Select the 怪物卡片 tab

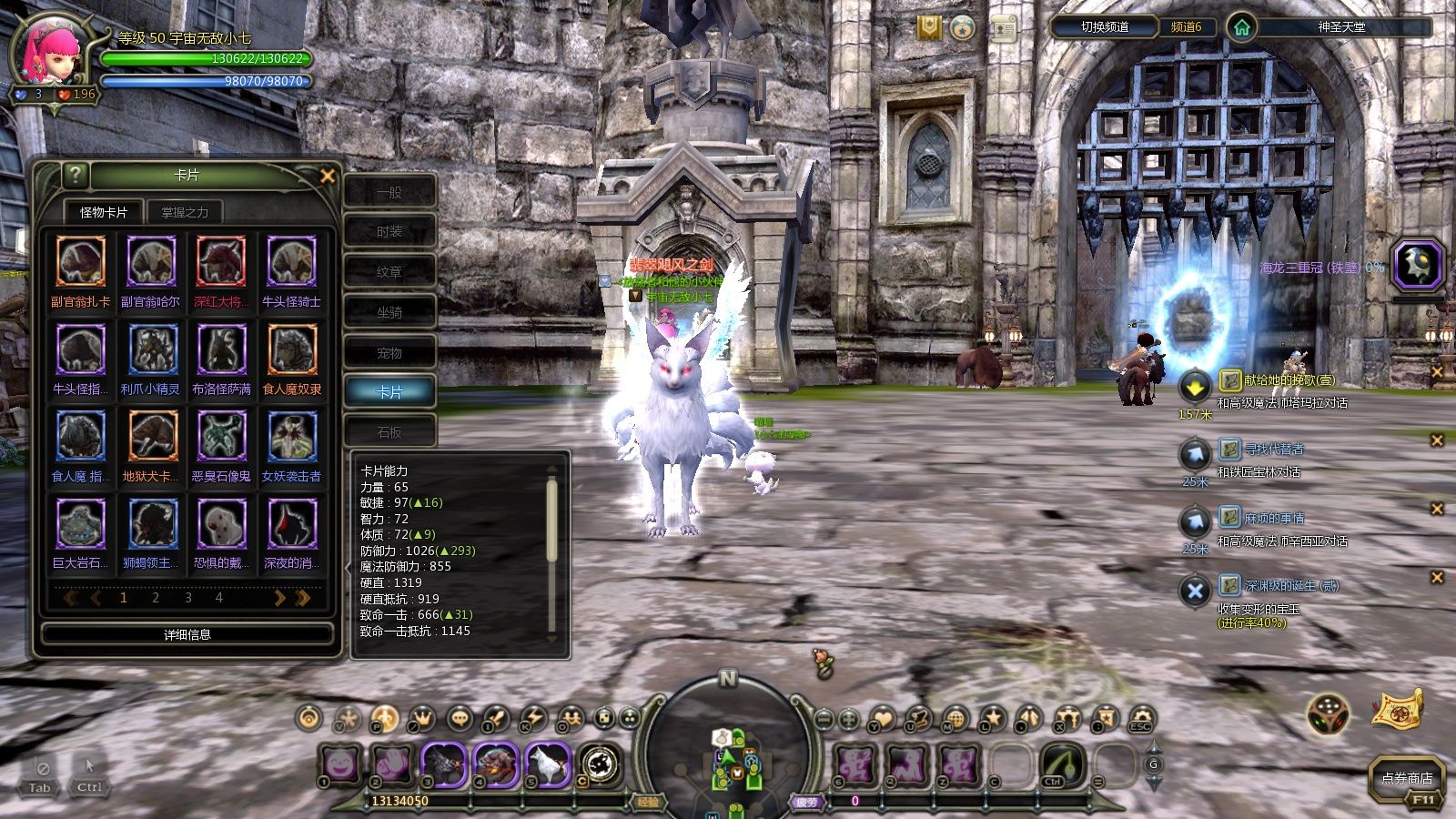(x=104, y=212)
